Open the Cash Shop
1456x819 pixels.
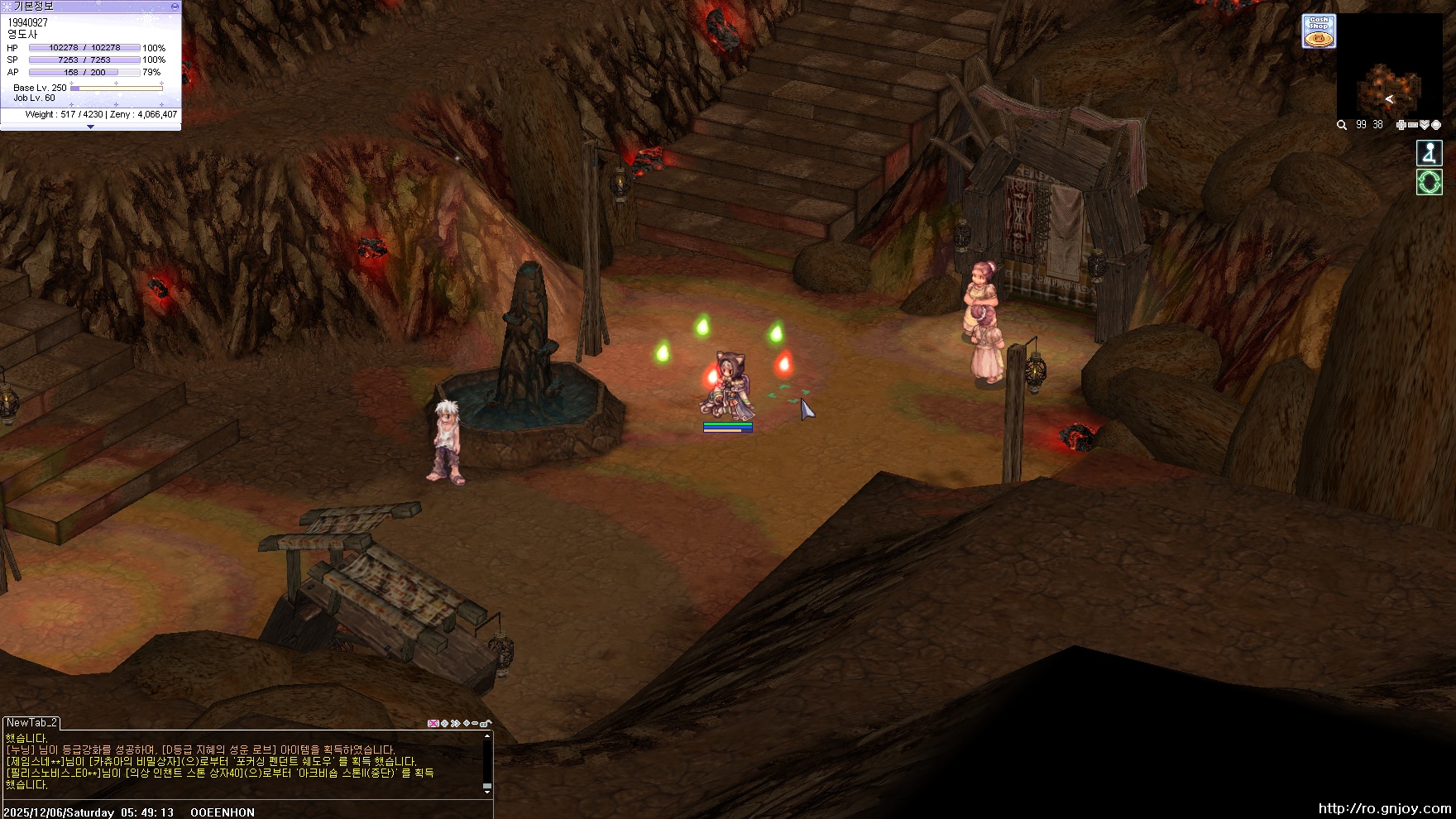[1319, 31]
